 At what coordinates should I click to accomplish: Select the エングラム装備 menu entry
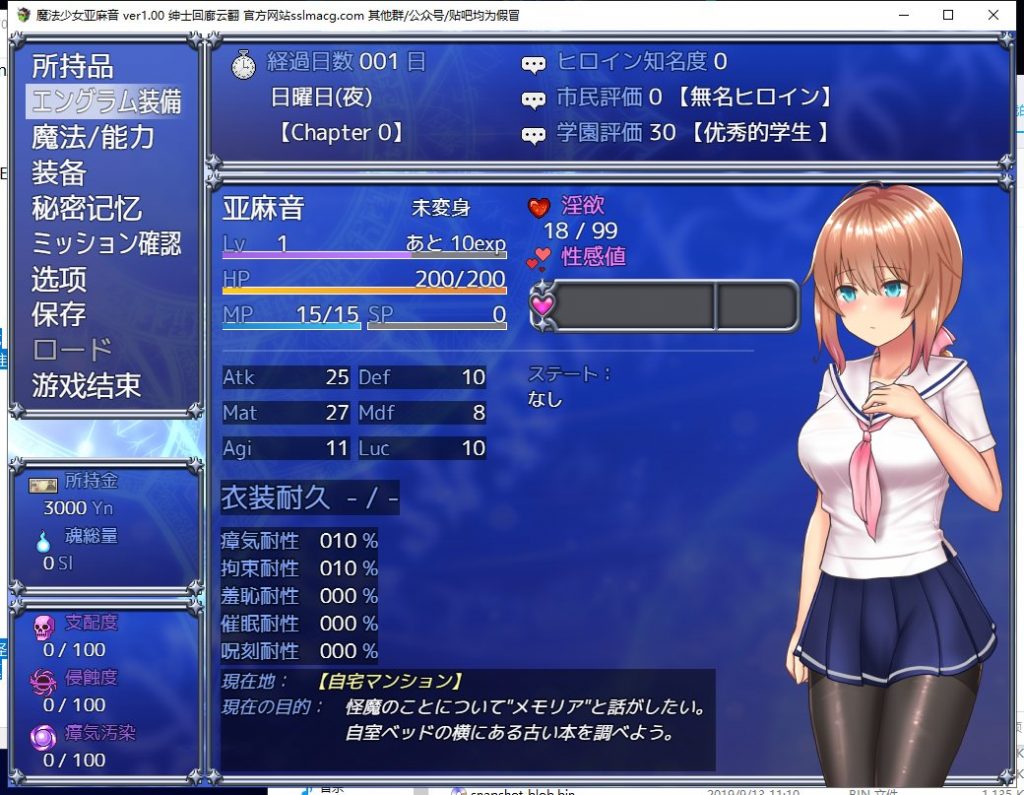pyautogui.click(x=106, y=102)
